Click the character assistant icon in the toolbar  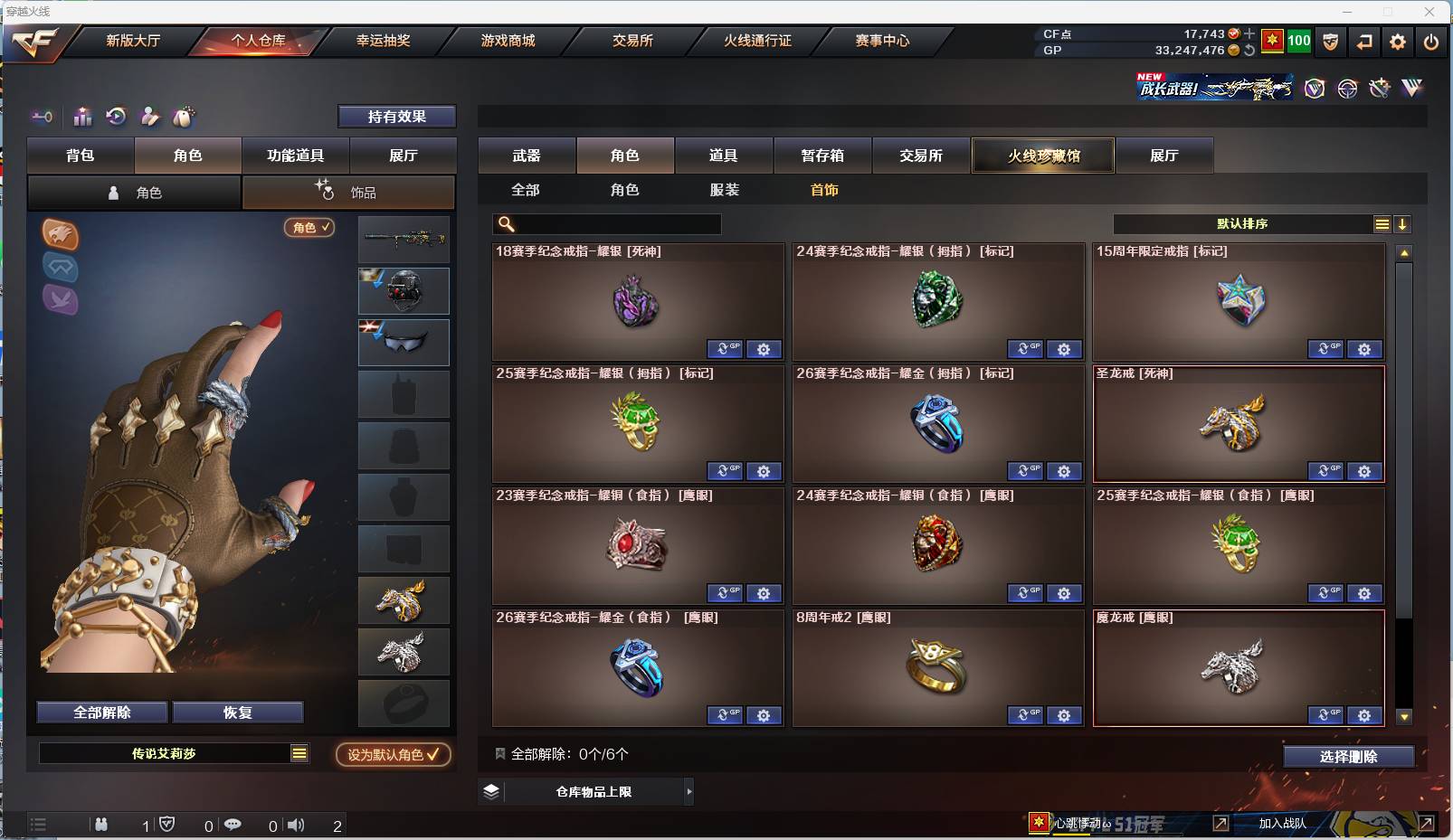pos(150,117)
